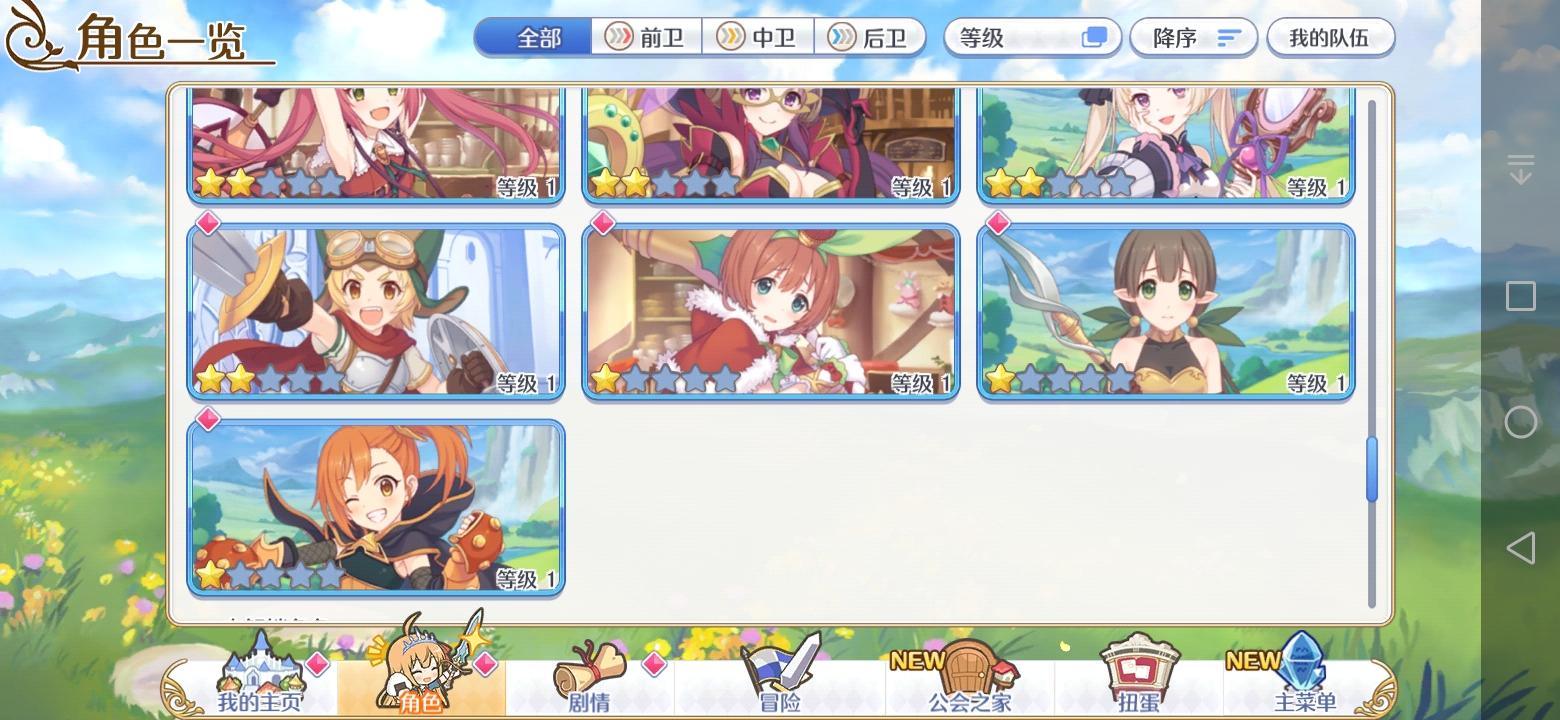Toggle the sort order with 降序 button
Image resolution: width=1560 pixels, height=720 pixels.
click(x=1193, y=37)
